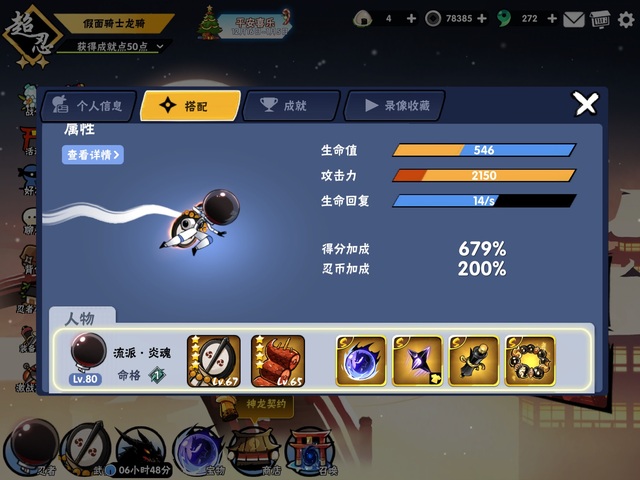Open the mail envelope icon
Image resolution: width=640 pixels, height=480 pixels.
pos(573,18)
